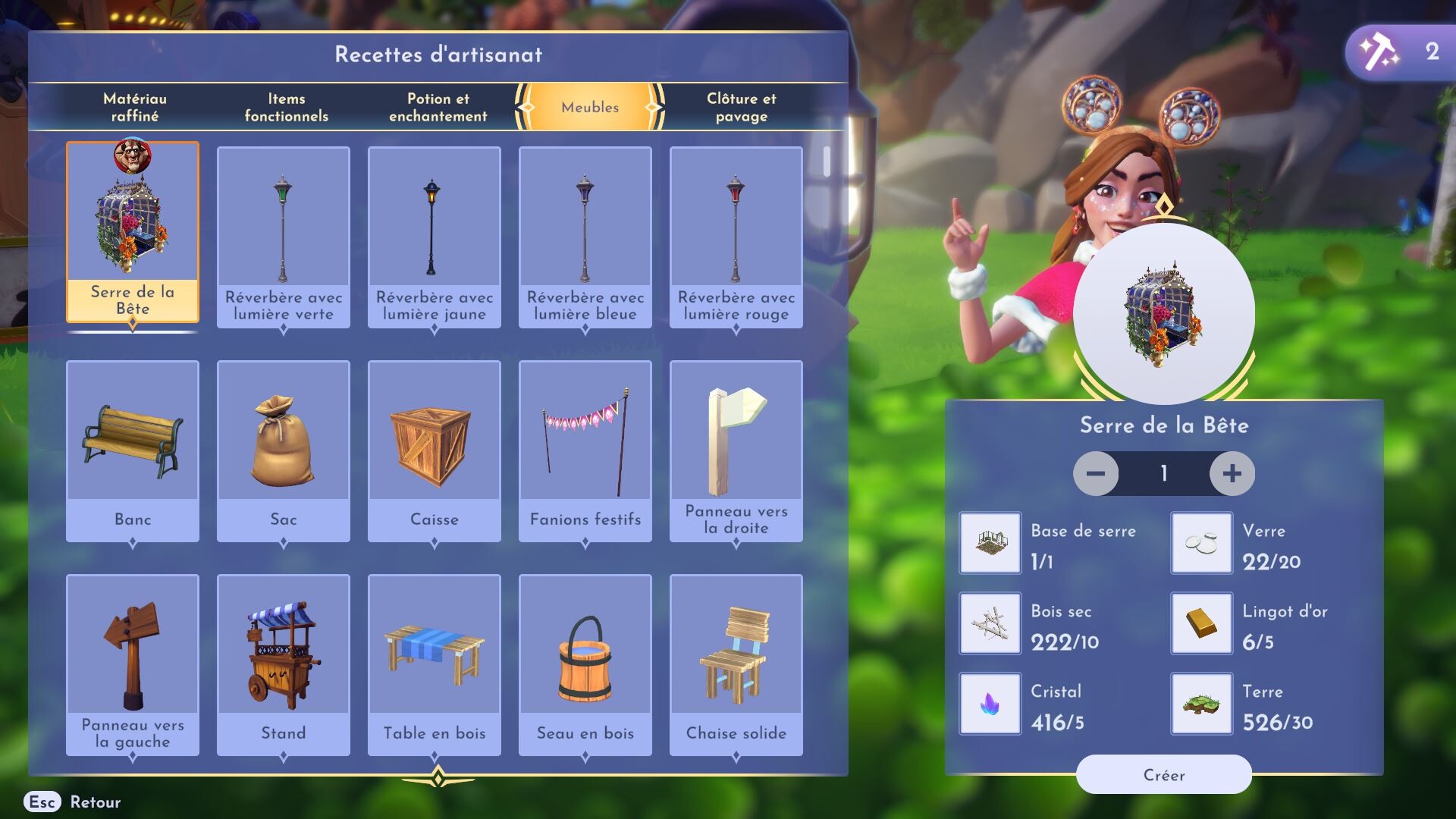Click the Verre ingredient icon
The image size is (1456, 819).
coord(1201,543)
